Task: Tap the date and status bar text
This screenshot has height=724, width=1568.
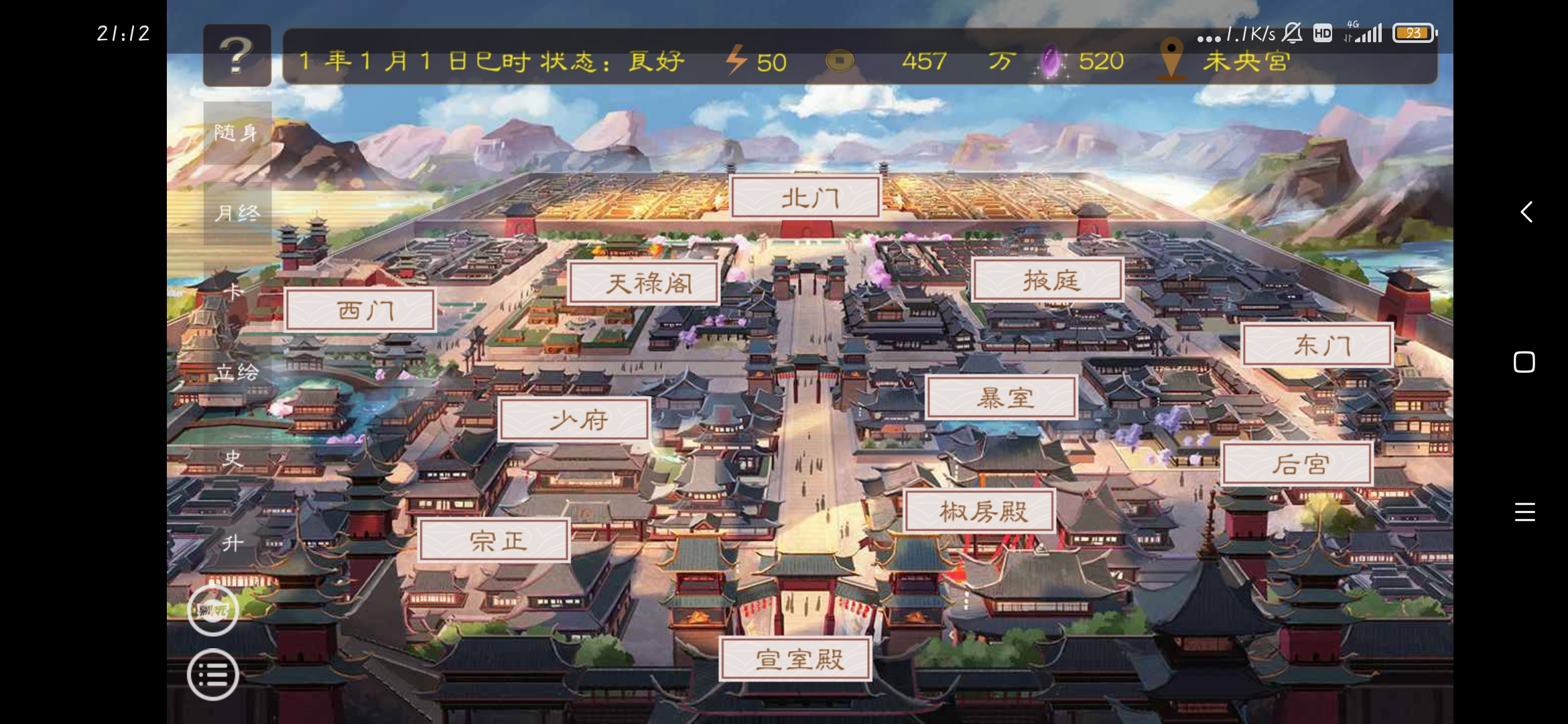Action: [491, 61]
